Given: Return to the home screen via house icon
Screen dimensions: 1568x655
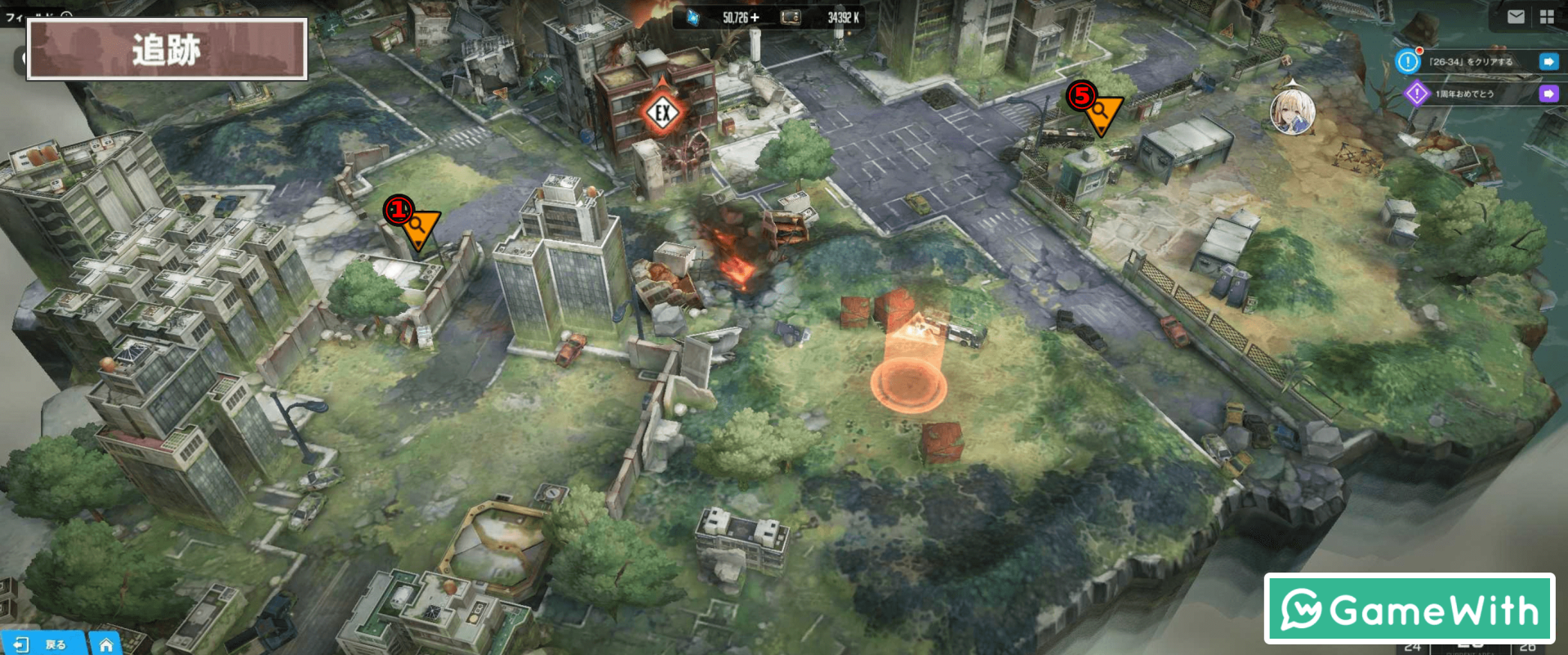Looking at the screenshot, I should pyautogui.click(x=105, y=644).
